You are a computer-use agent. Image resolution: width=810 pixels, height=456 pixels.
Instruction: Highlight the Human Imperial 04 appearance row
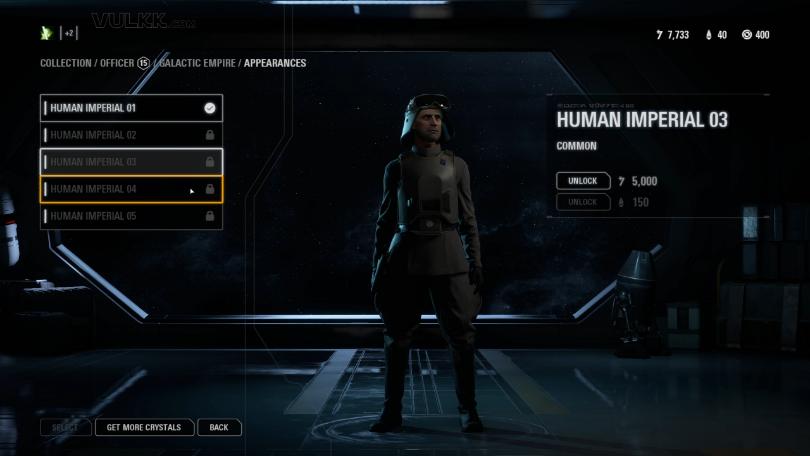click(x=130, y=189)
